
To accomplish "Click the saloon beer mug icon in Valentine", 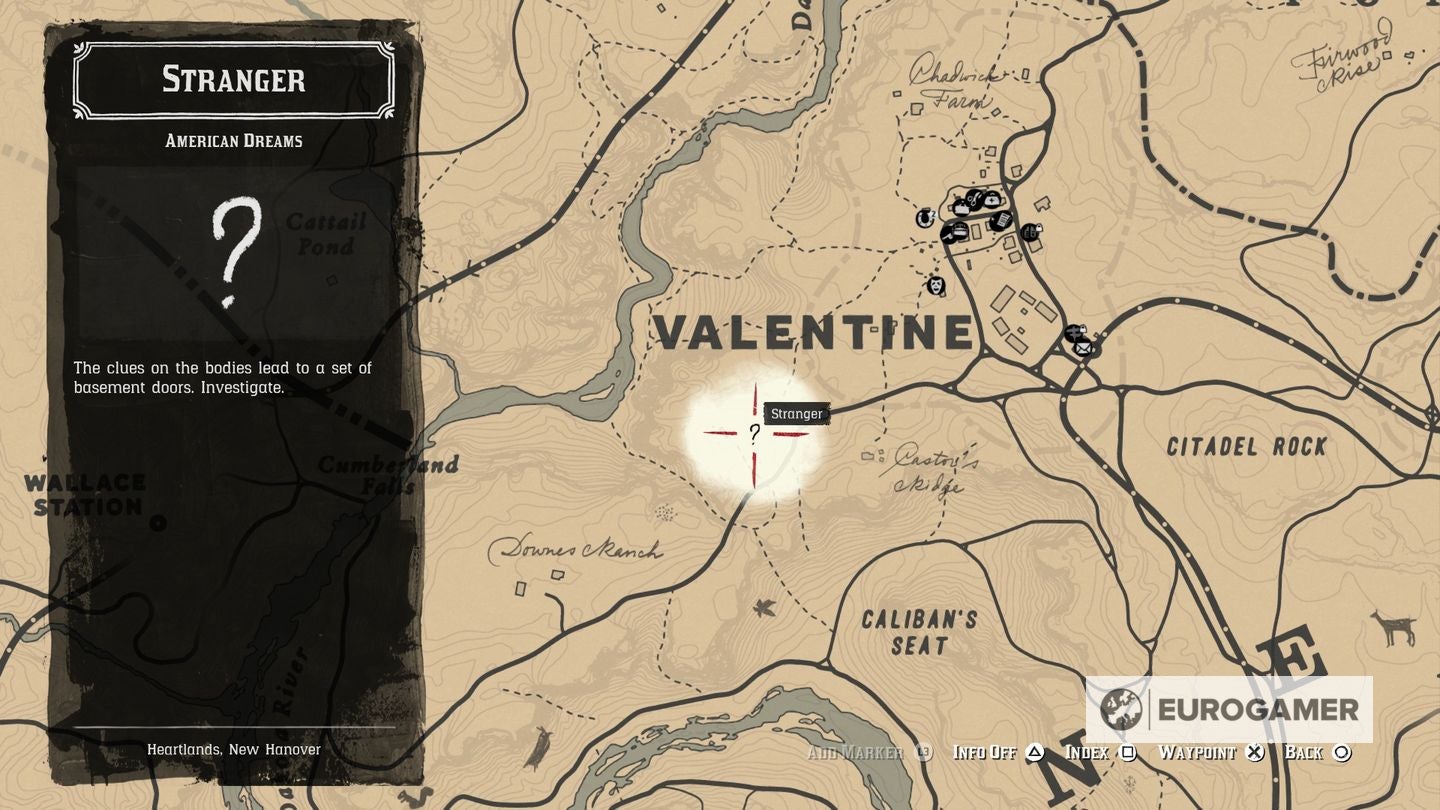I will [960, 209].
